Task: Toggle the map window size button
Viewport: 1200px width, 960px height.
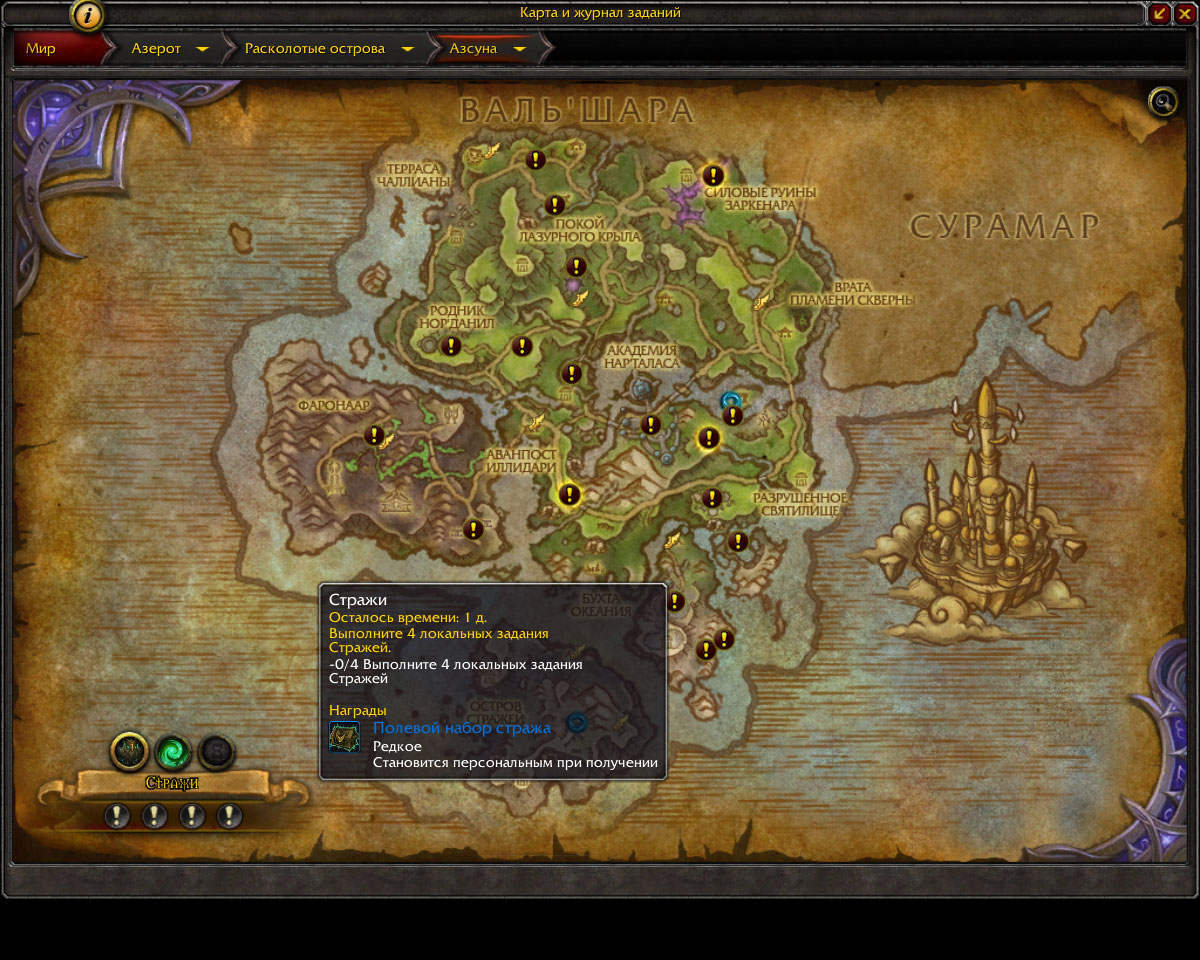Action: point(1160,13)
